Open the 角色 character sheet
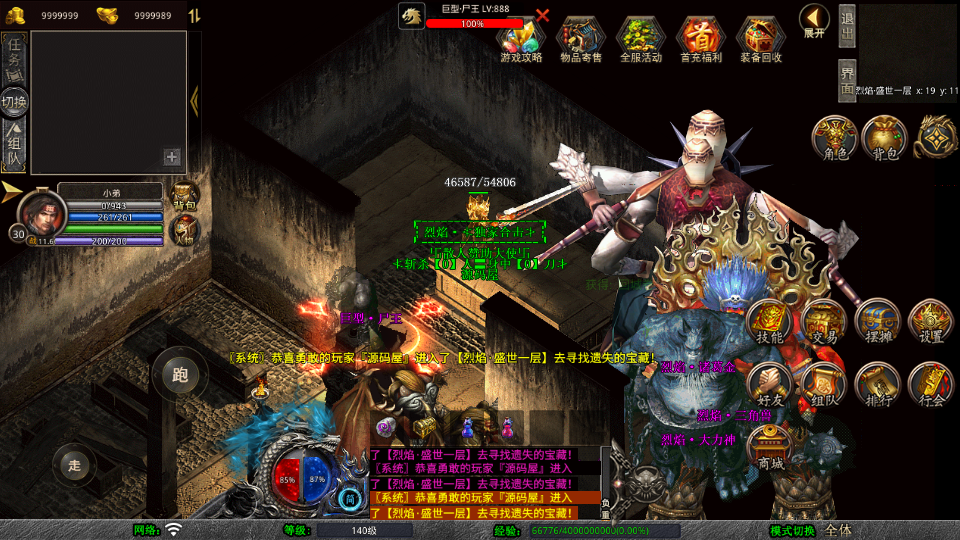The image size is (960, 540). point(832,137)
